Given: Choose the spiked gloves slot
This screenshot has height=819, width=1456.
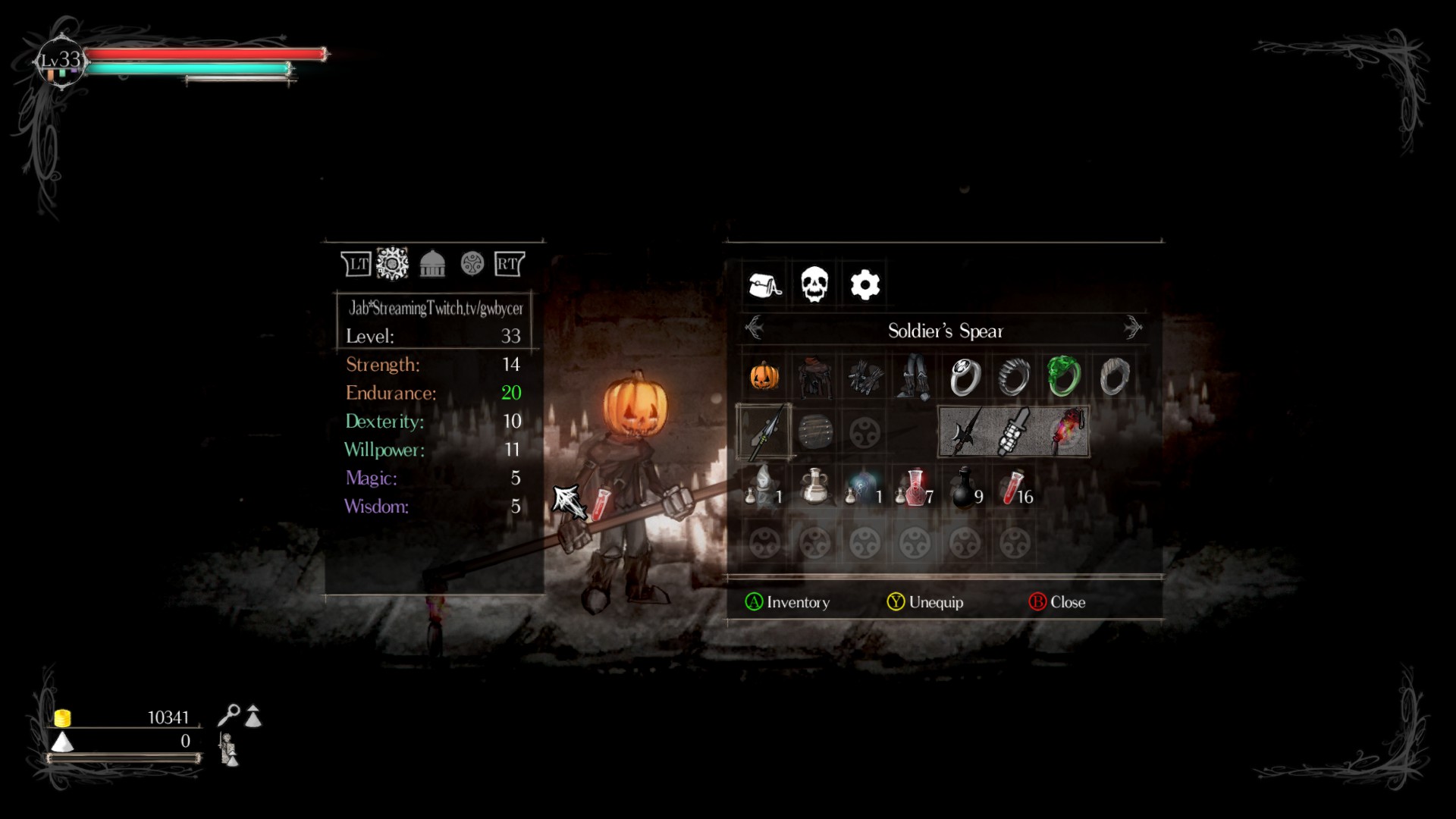Looking at the screenshot, I should (864, 376).
